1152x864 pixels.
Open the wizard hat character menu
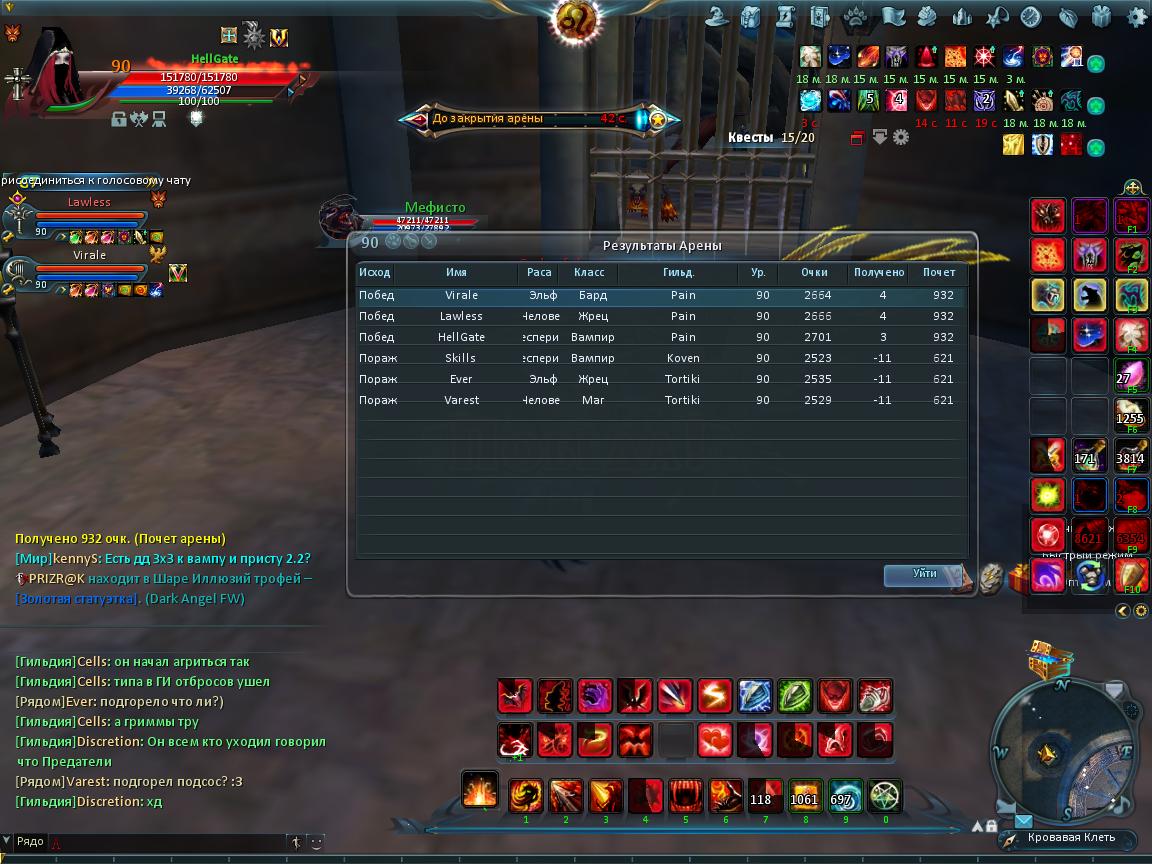point(716,16)
